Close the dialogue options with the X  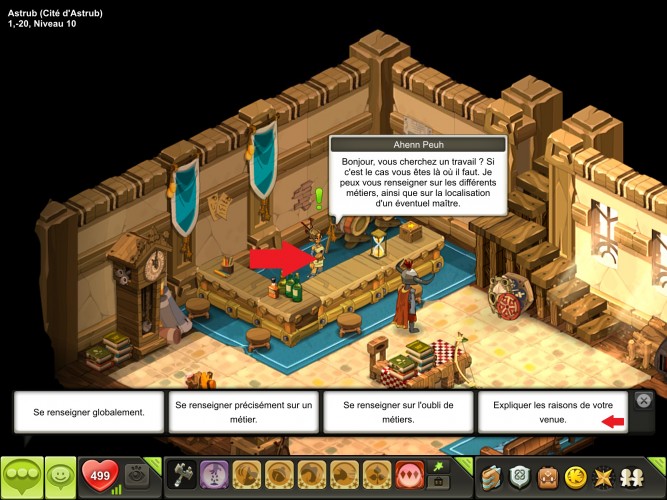coord(645,401)
